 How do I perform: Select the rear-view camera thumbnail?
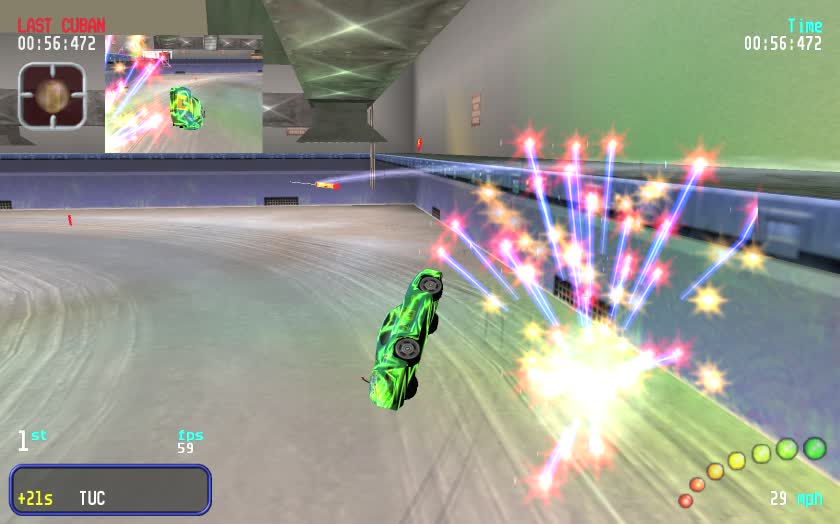pyautogui.click(x=184, y=94)
